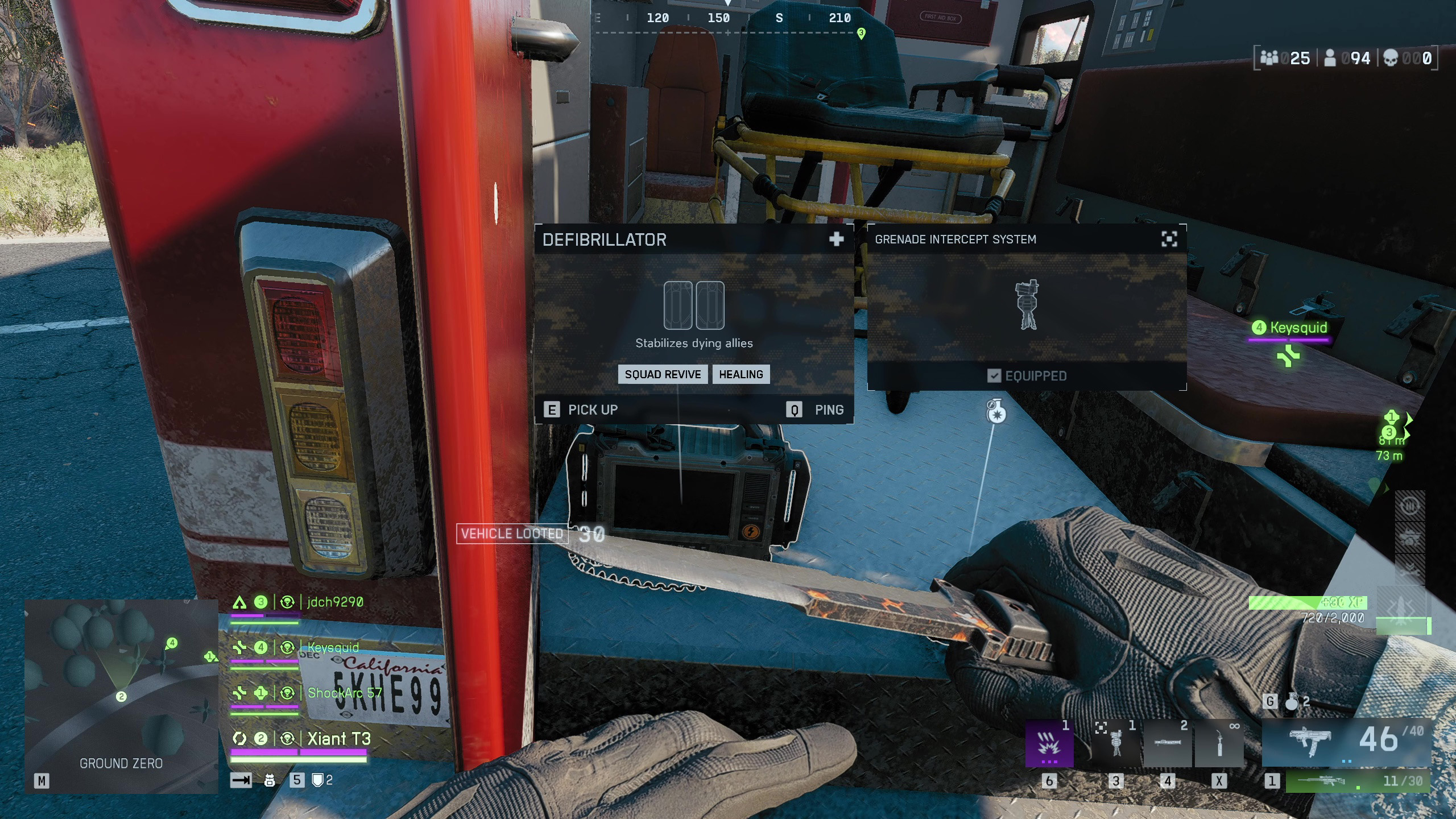The height and width of the screenshot is (819, 1456).
Task: Select squadmate Keysquid in squad list
Action: point(333,648)
